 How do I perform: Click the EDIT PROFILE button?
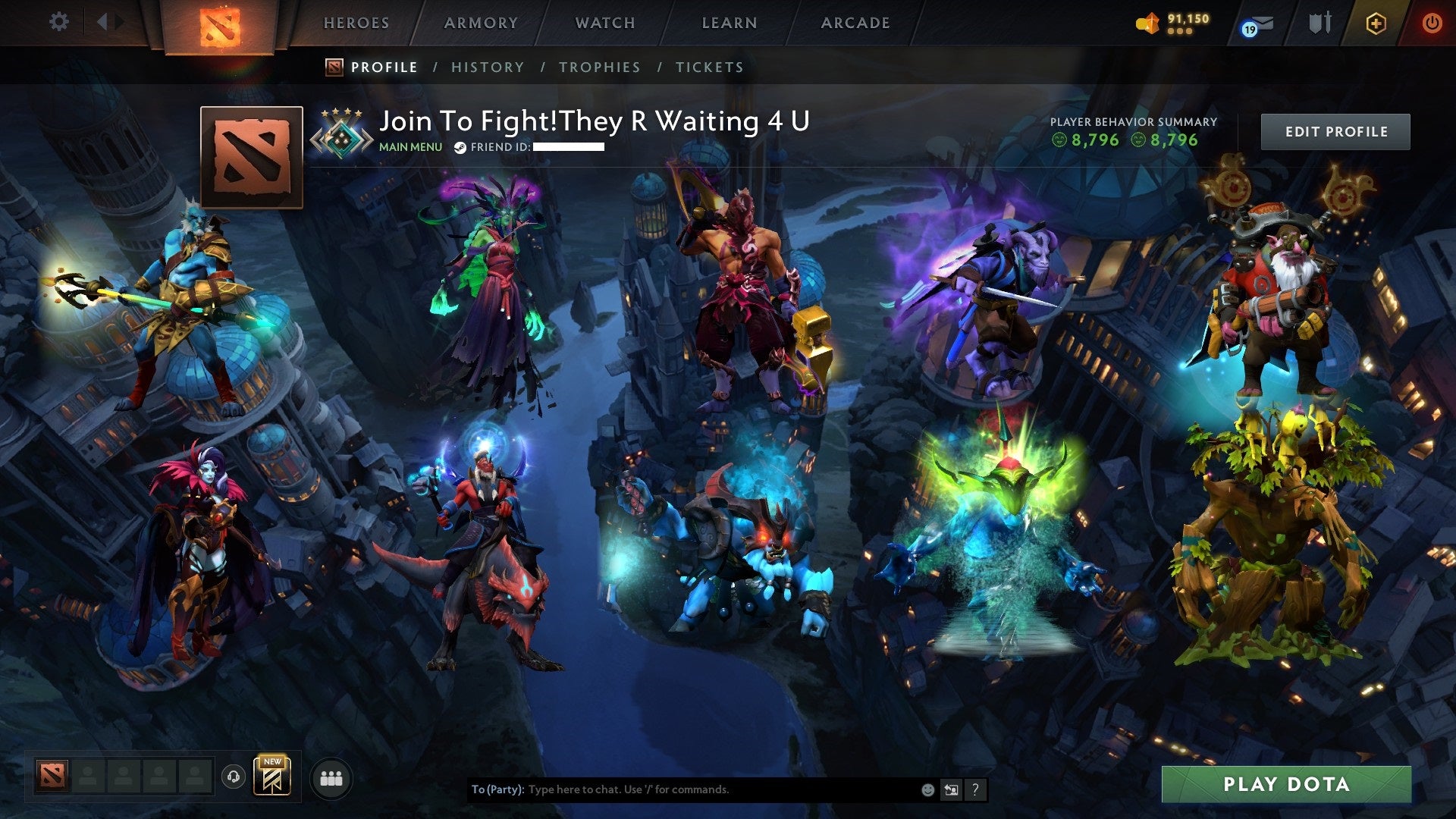1335,130
